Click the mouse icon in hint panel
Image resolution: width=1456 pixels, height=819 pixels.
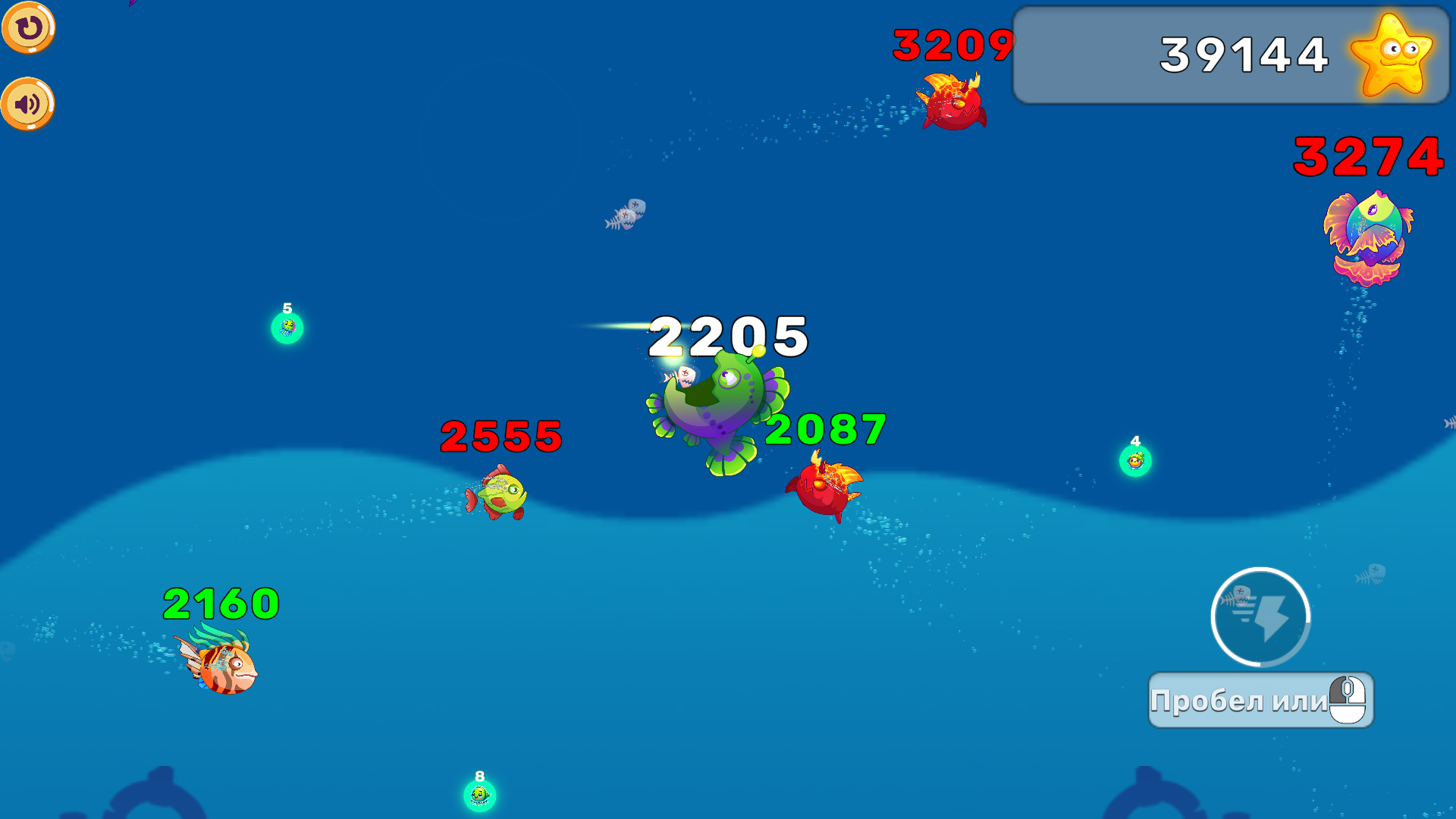click(x=1348, y=700)
